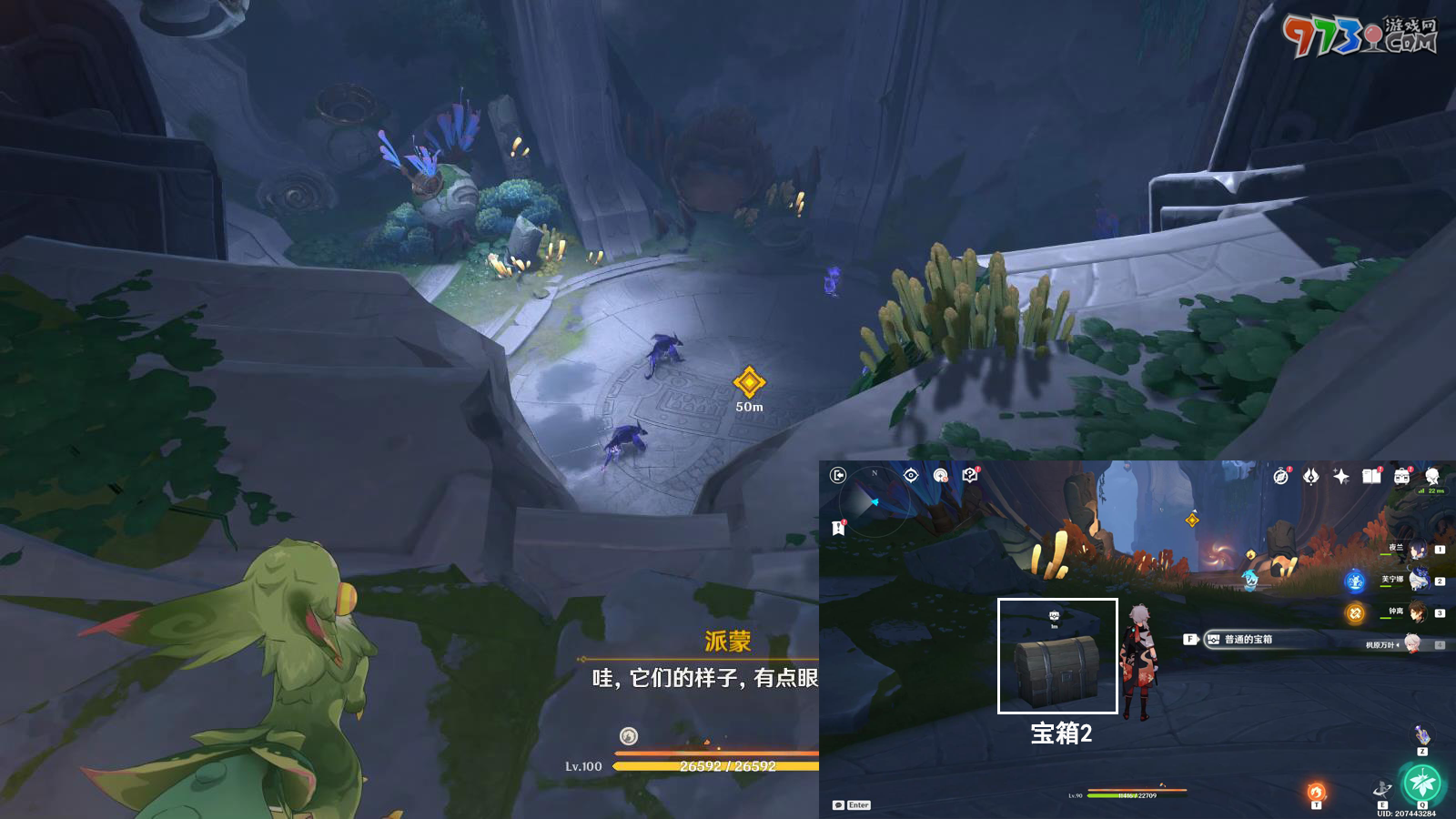Click the co-op exit door icon

(x=839, y=475)
